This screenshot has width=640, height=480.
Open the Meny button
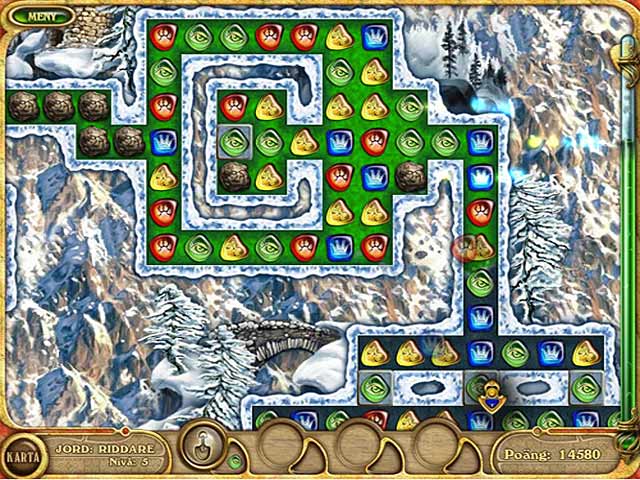(x=42, y=16)
